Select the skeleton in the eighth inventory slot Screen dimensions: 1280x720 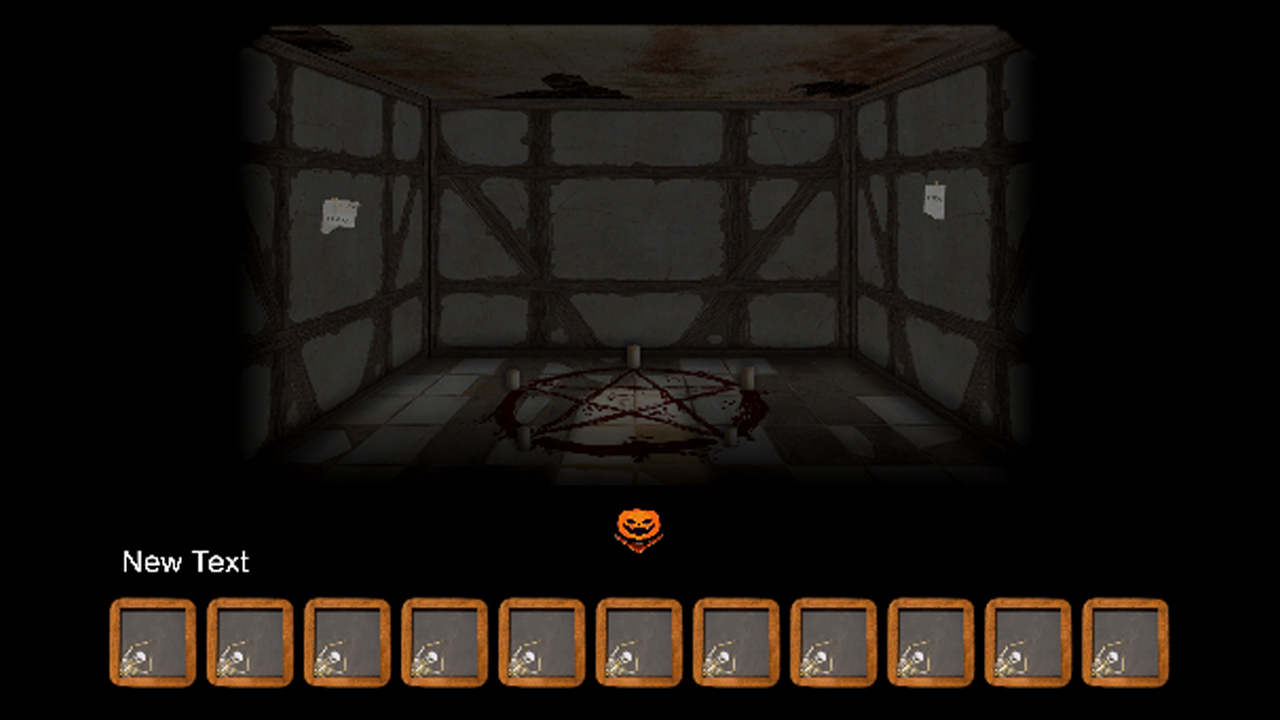pyautogui.click(x=832, y=643)
